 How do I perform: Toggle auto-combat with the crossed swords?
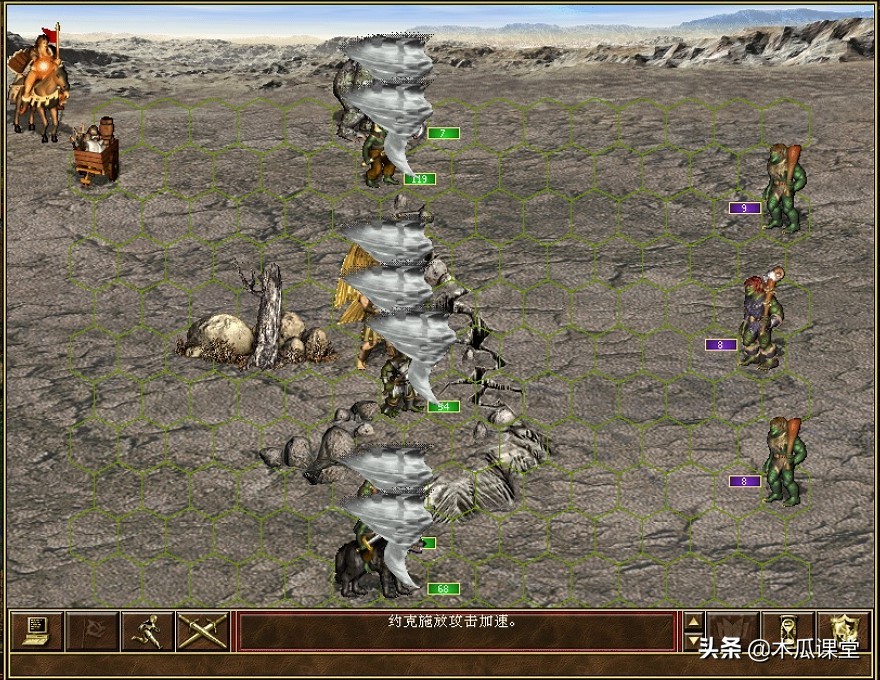tap(202, 630)
